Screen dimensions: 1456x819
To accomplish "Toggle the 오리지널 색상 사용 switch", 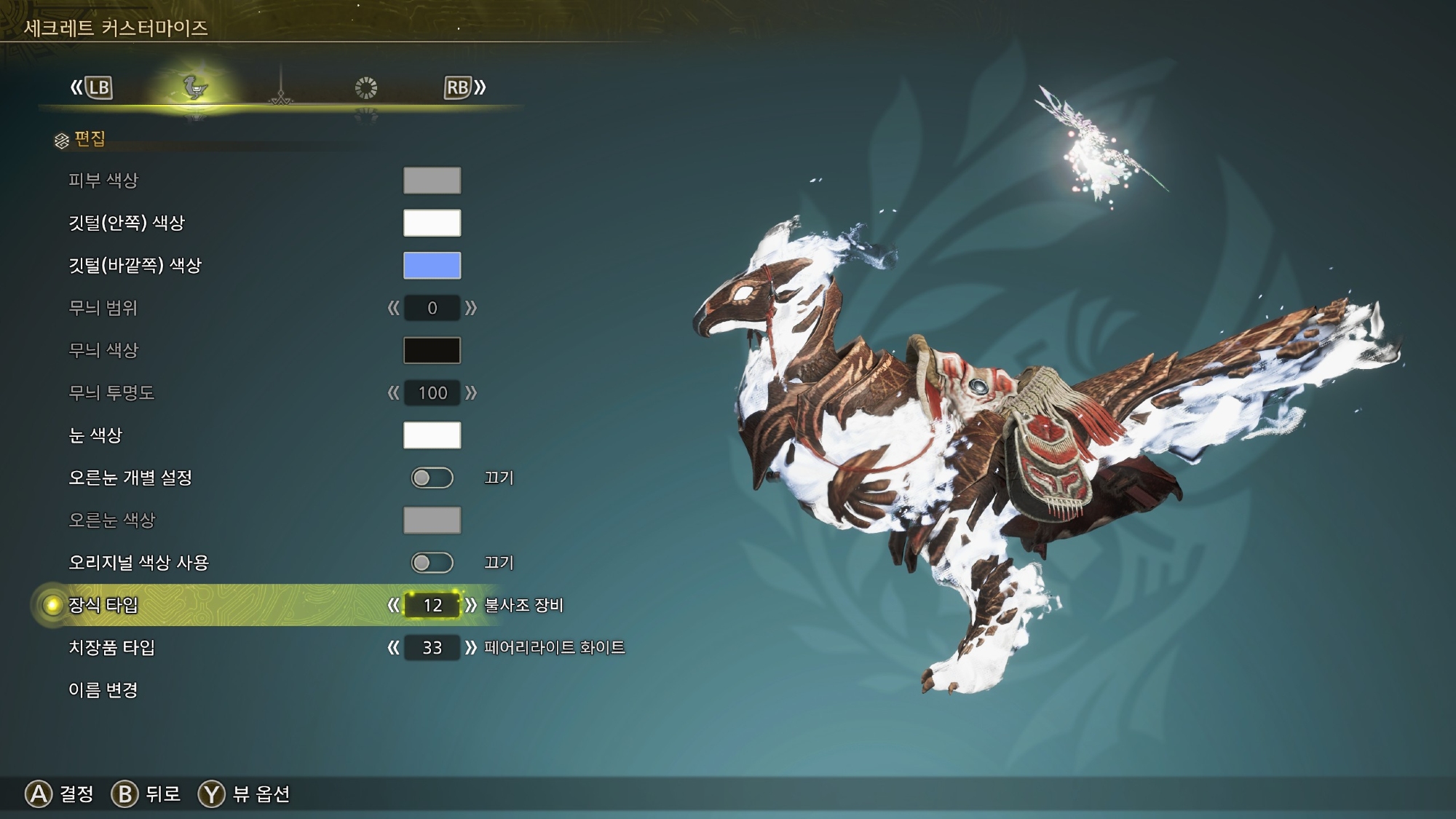I will (x=432, y=563).
